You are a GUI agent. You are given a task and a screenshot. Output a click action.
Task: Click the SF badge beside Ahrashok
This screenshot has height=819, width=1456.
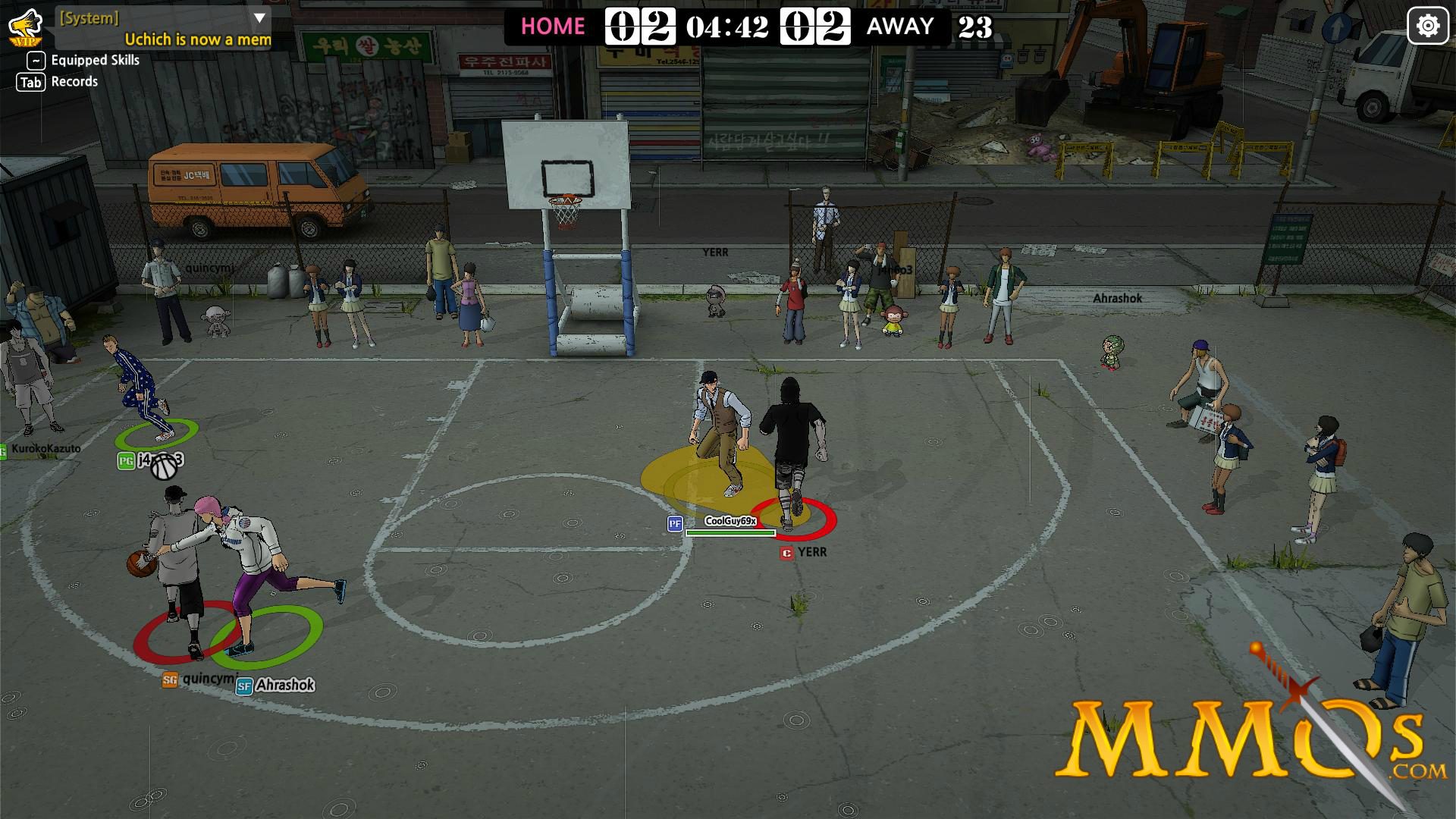click(x=244, y=685)
